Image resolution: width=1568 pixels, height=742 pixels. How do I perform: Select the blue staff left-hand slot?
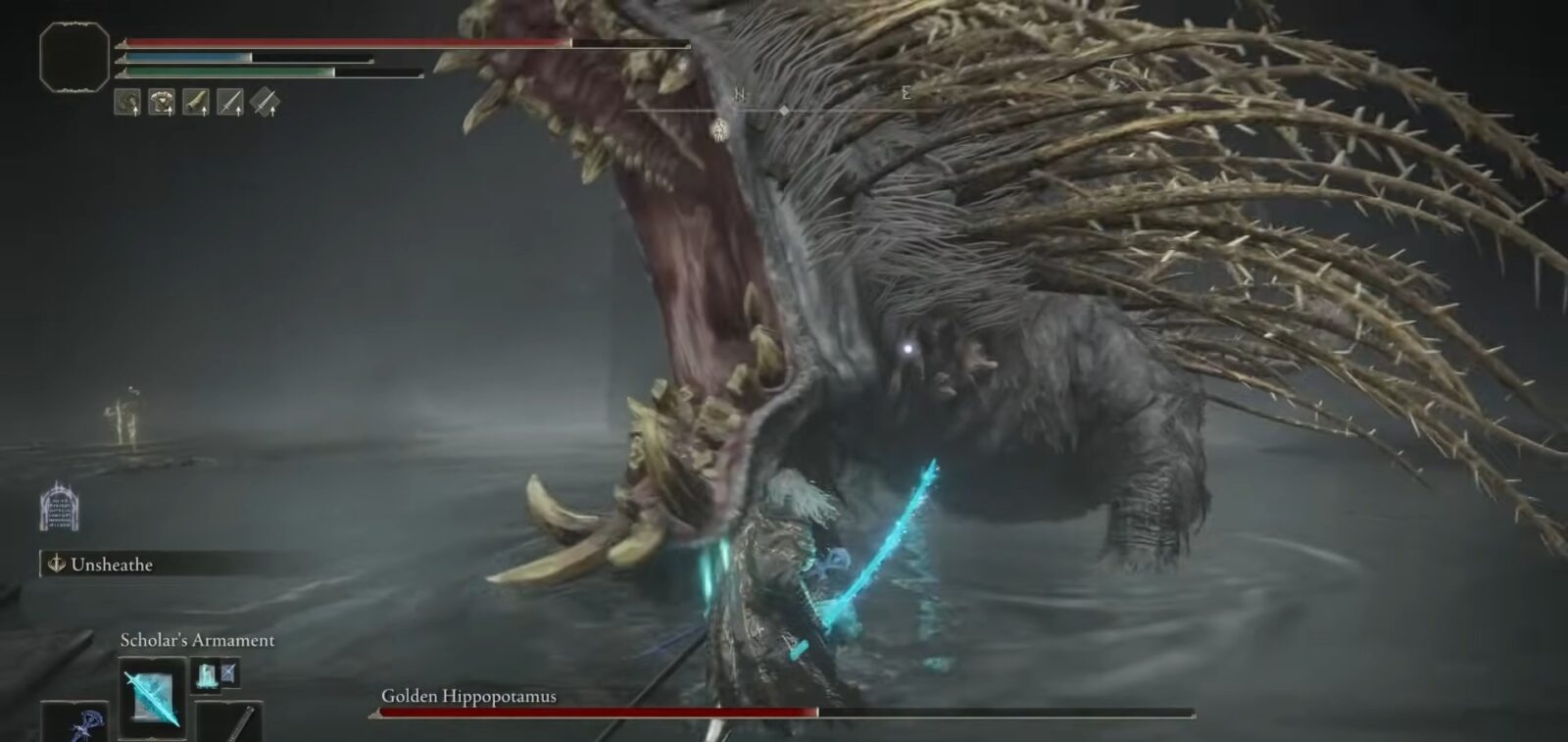pyautogui.click(x=80, y=723)
